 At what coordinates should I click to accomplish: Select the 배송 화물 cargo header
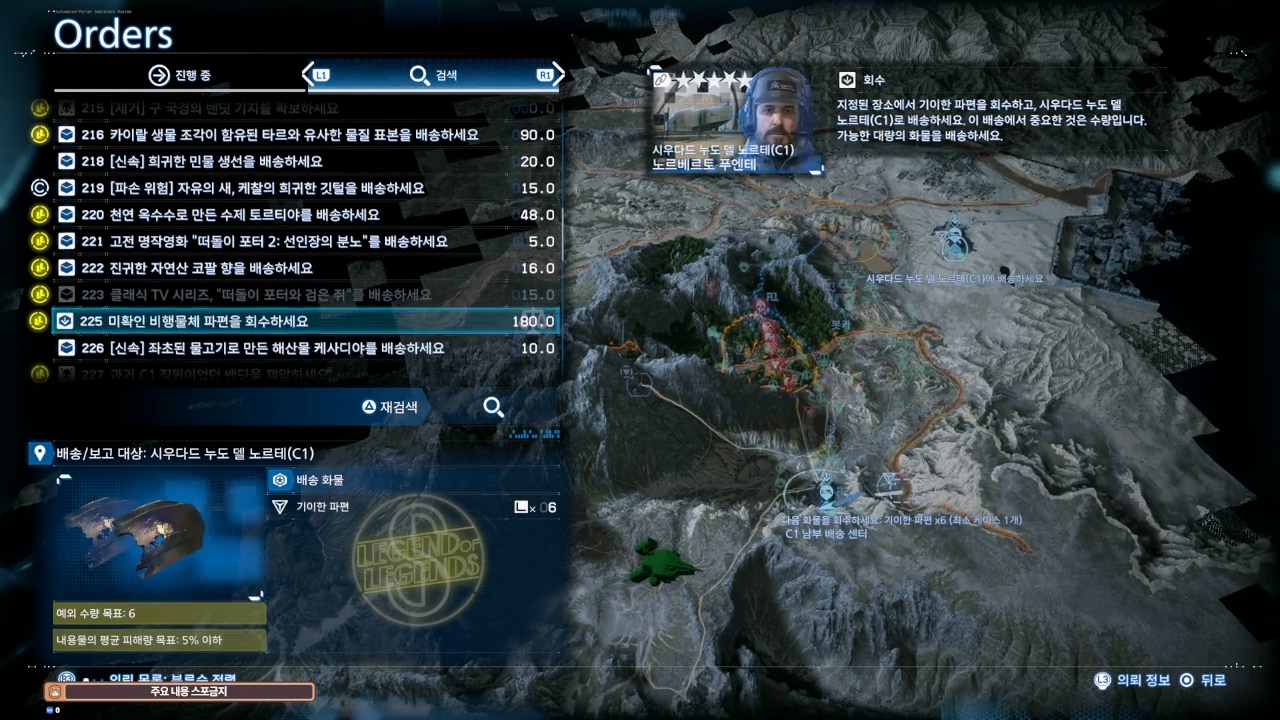point(318,480)
